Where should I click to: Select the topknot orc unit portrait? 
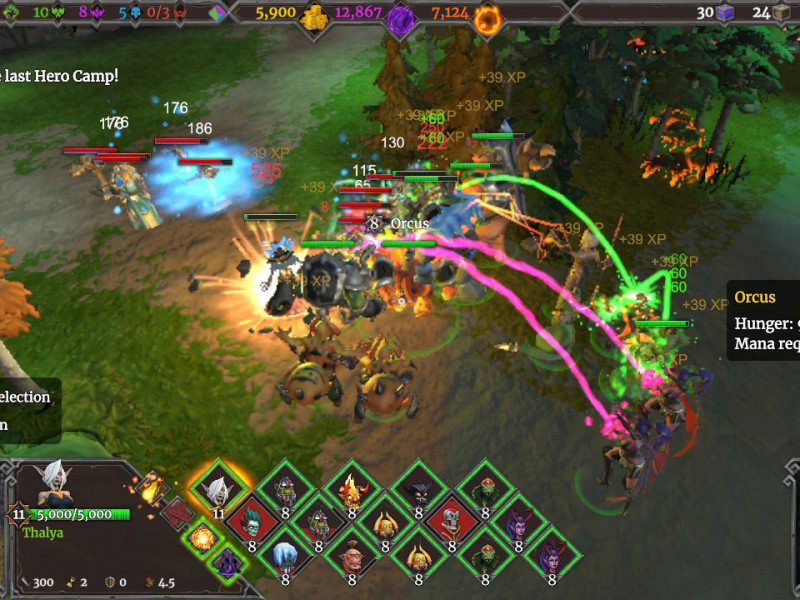click(x=352, y=555)
